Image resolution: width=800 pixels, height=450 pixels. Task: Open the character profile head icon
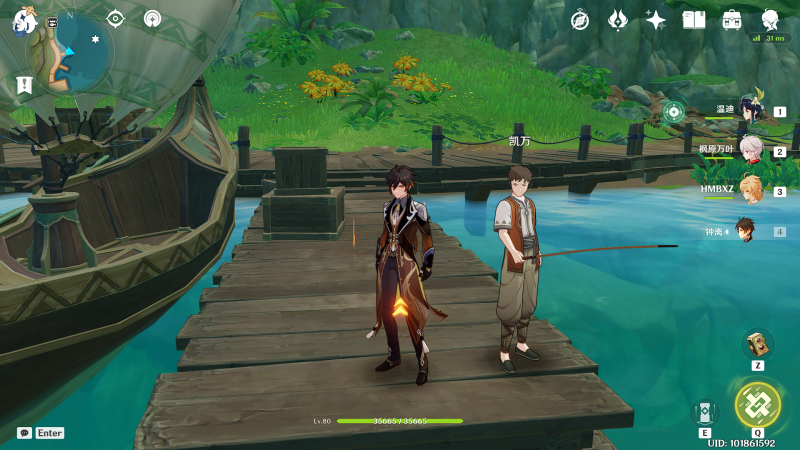click(x=770, y=19)
